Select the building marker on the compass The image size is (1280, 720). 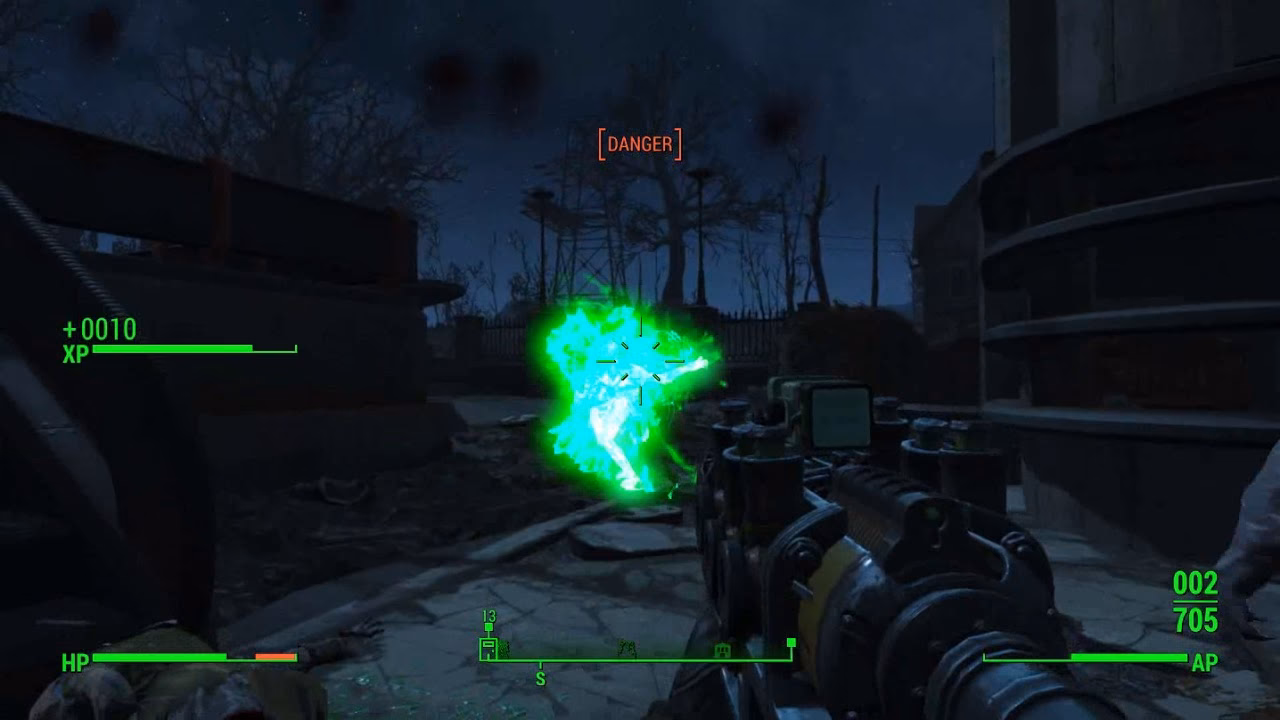tap(722, 650)
